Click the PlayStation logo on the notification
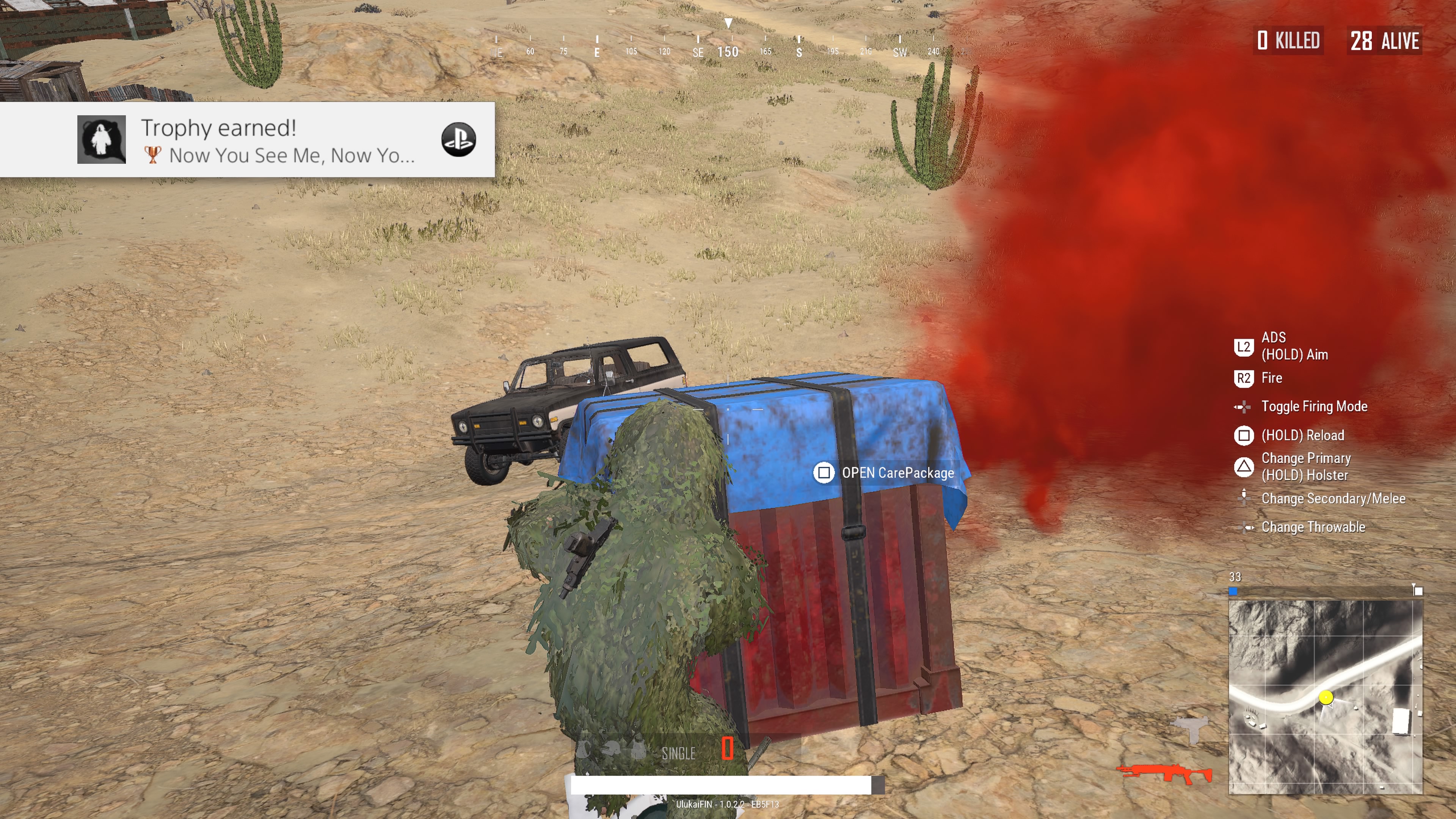This screenshot has height=819, width=1456. coord(458,140)
